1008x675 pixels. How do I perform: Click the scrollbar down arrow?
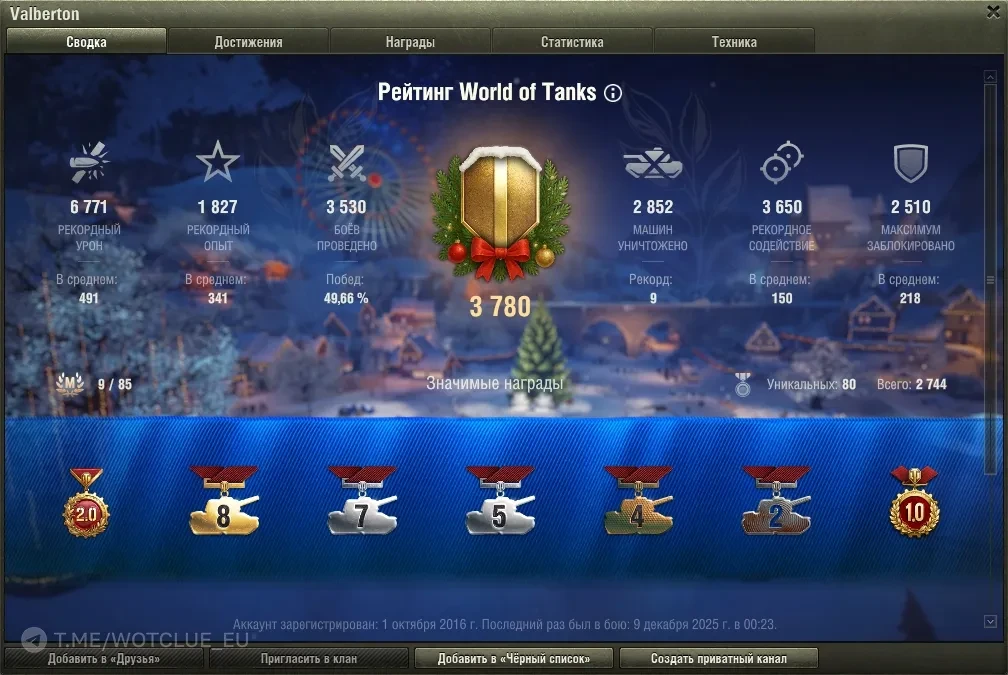point(990,621)
